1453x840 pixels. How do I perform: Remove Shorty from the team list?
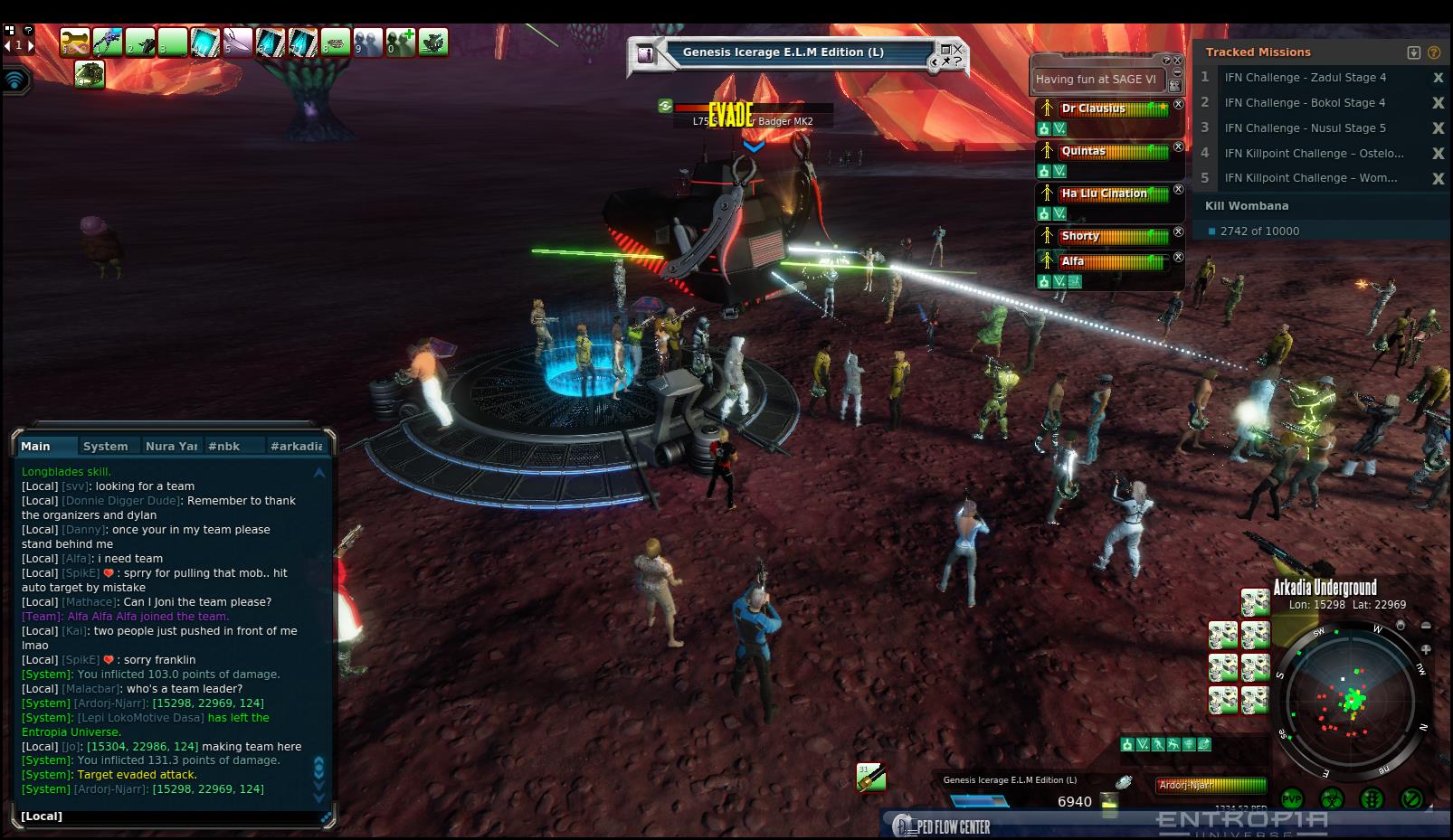1178,232
